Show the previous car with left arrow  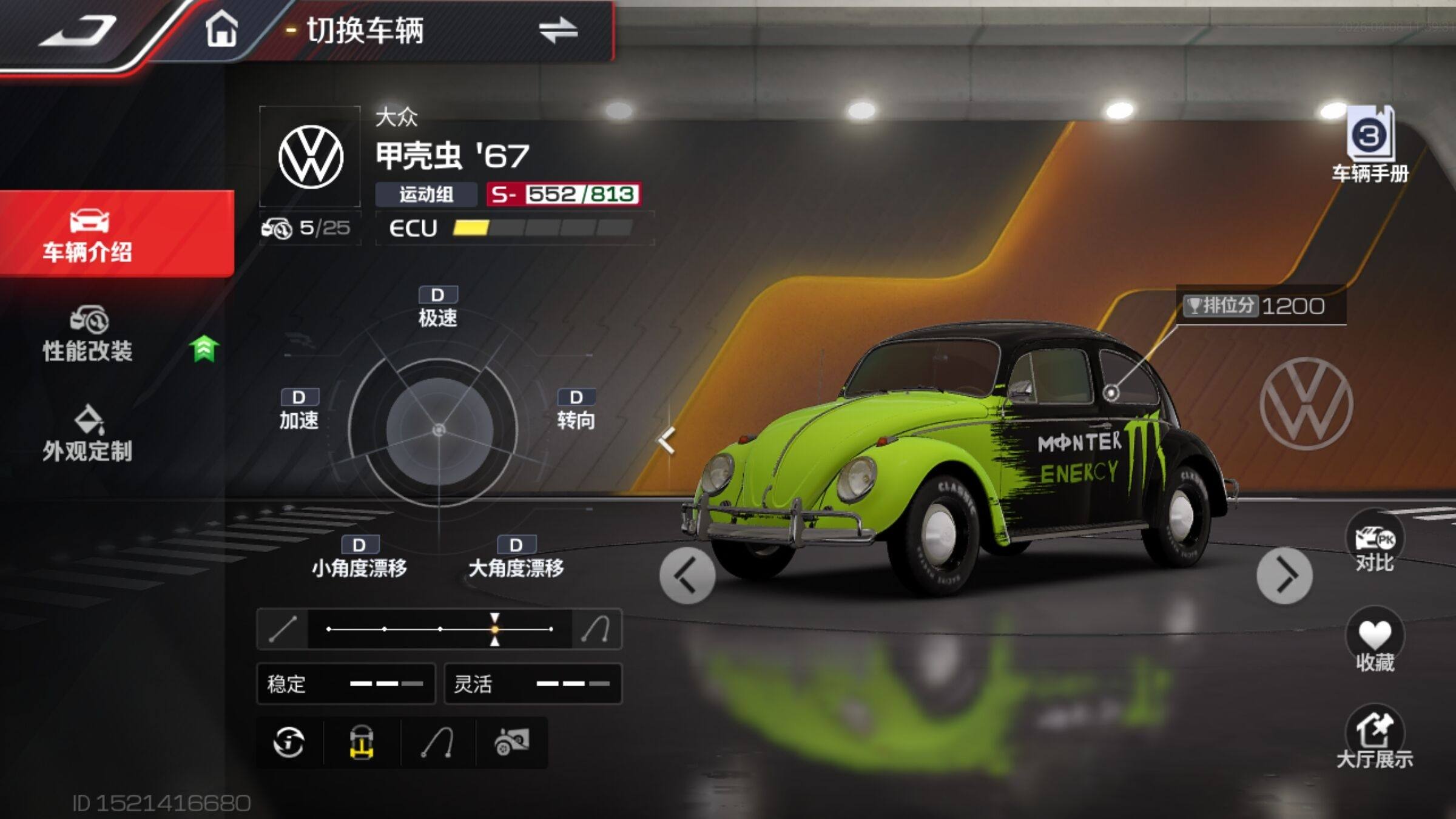(x=687, y=575)
